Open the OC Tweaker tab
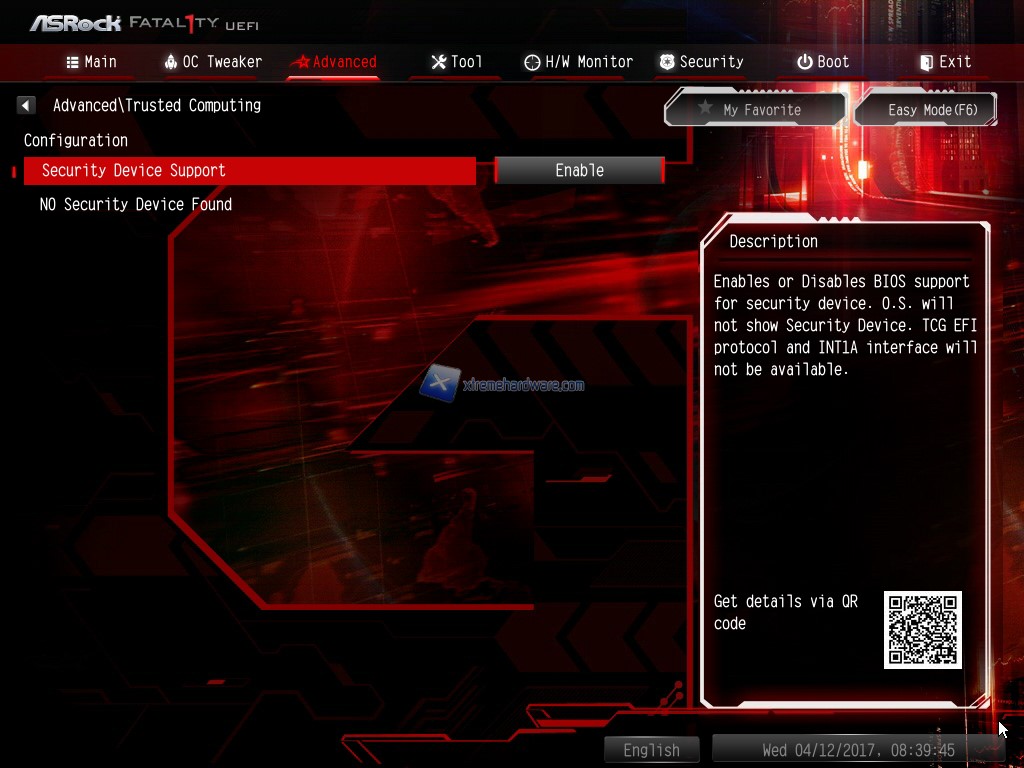This screenshot has height=768, width=1024. coord(212,62)
